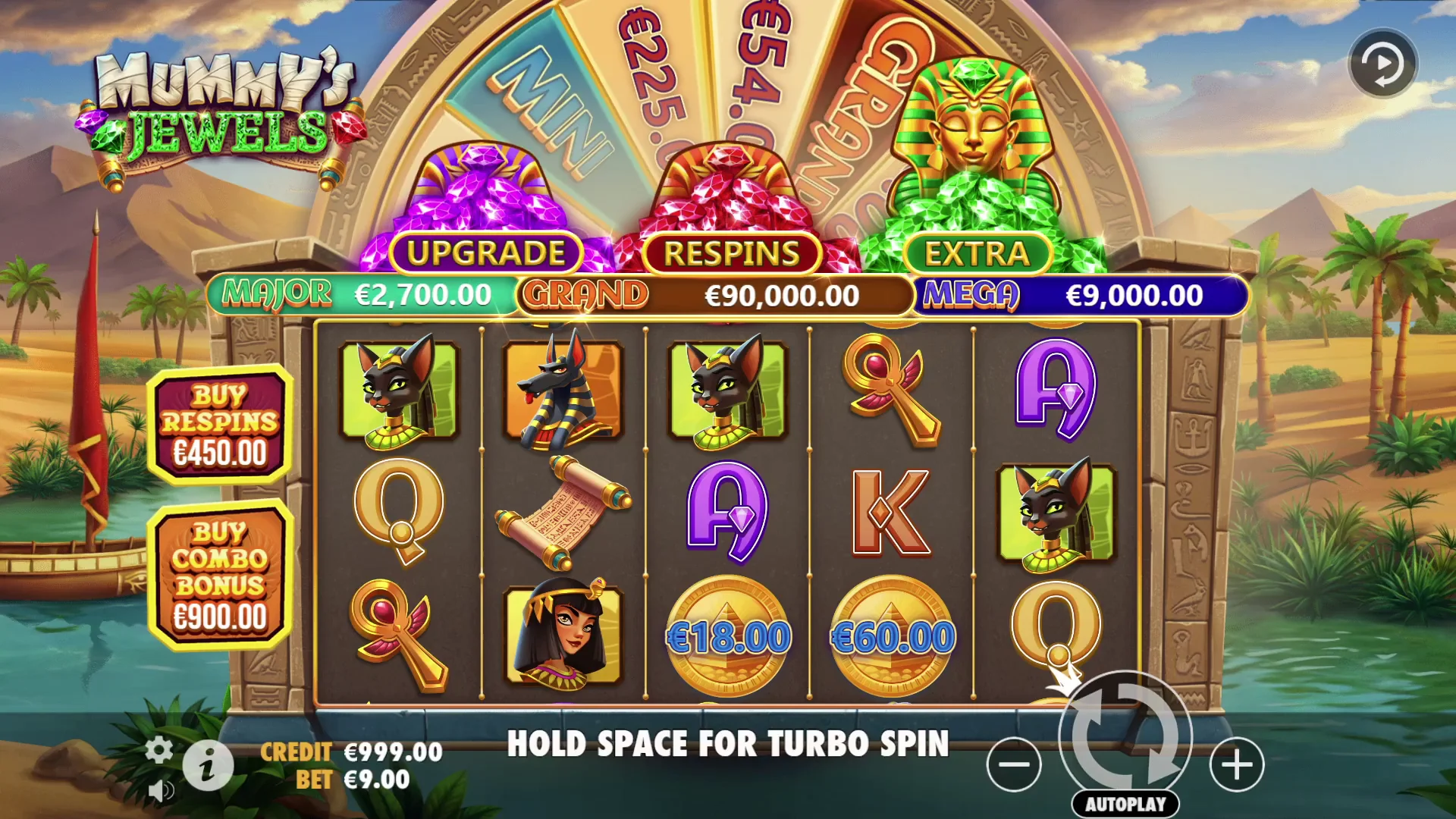Viewport: 1456px width, 819px height.
Task: Click the replay button in top corner
Action: pyautogui.click(x=1382, y=64)
